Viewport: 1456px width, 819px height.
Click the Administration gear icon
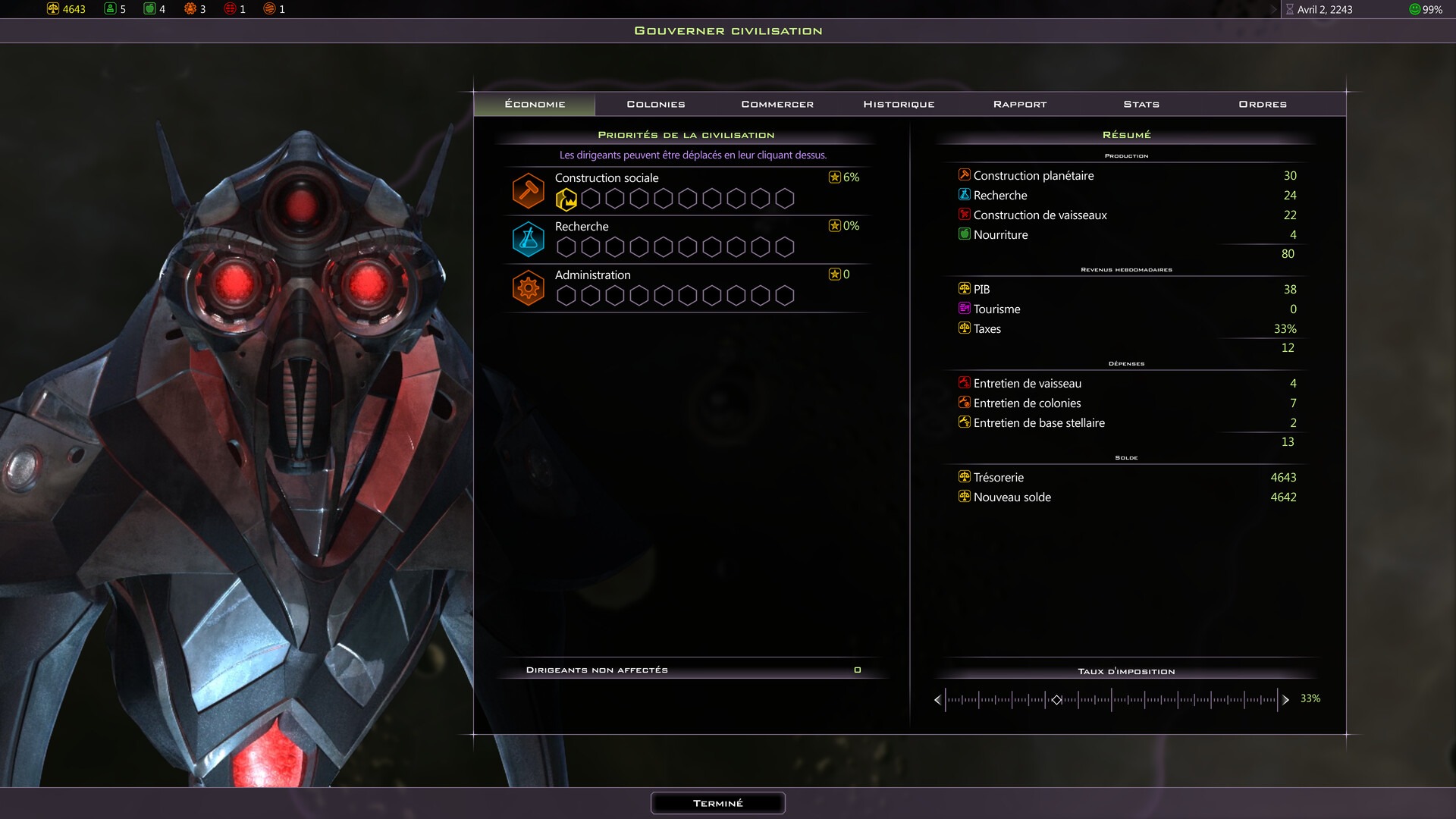pos(529,288)
